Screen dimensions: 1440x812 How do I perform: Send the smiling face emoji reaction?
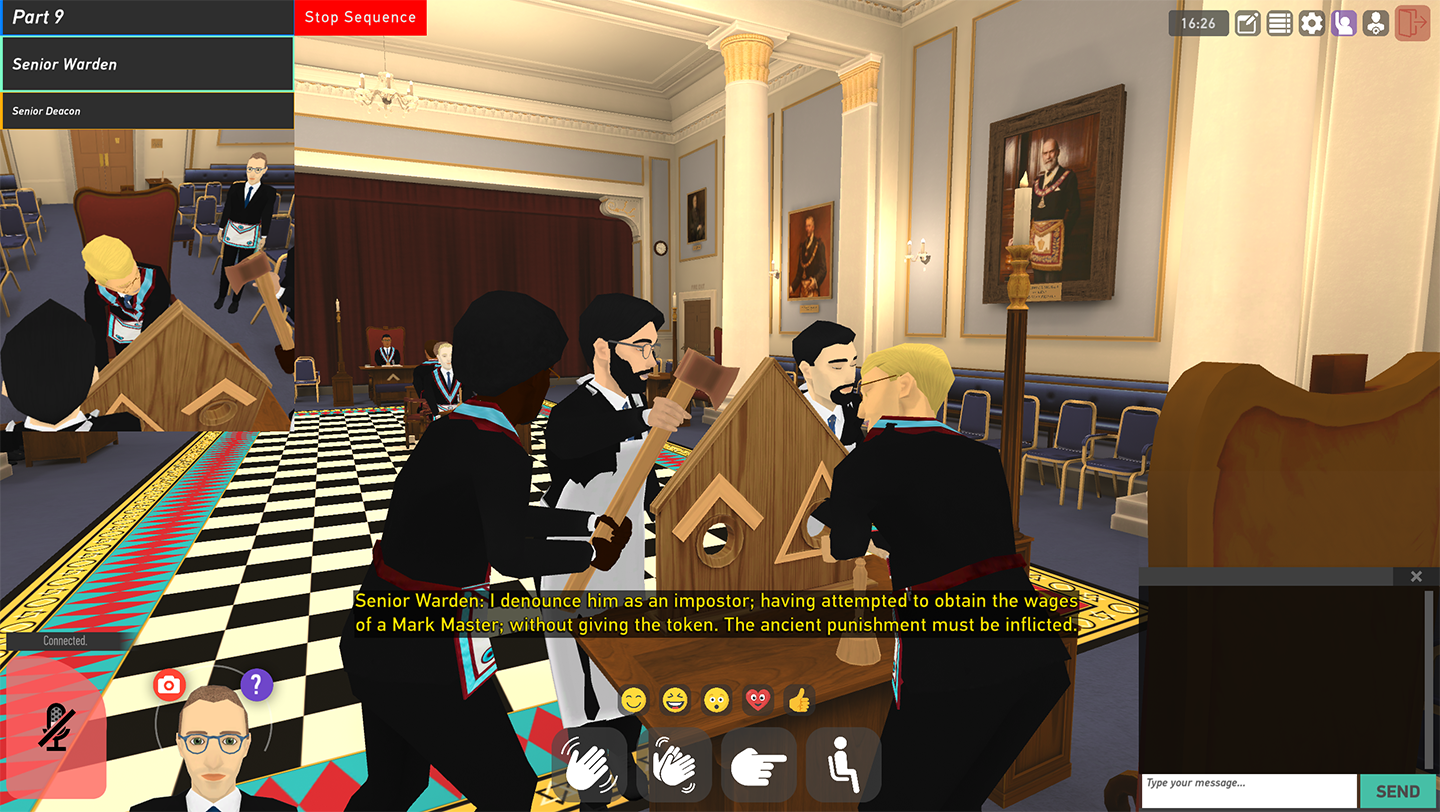pyautogui.click(x=633, y=700)
